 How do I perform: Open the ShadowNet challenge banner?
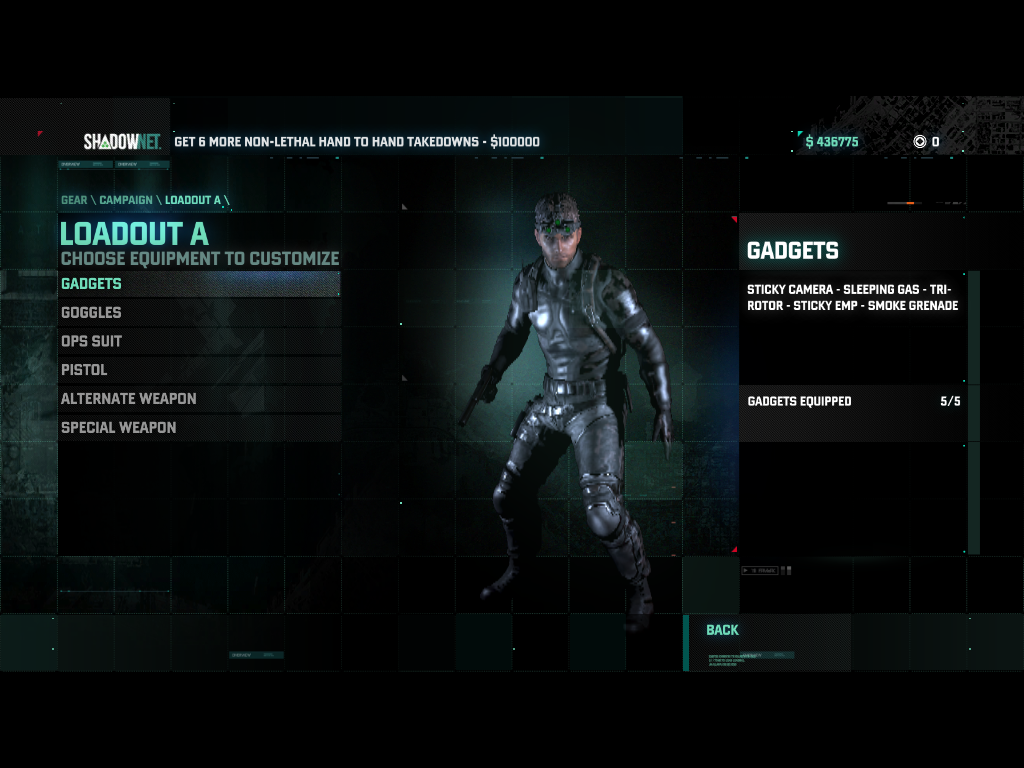357,142
